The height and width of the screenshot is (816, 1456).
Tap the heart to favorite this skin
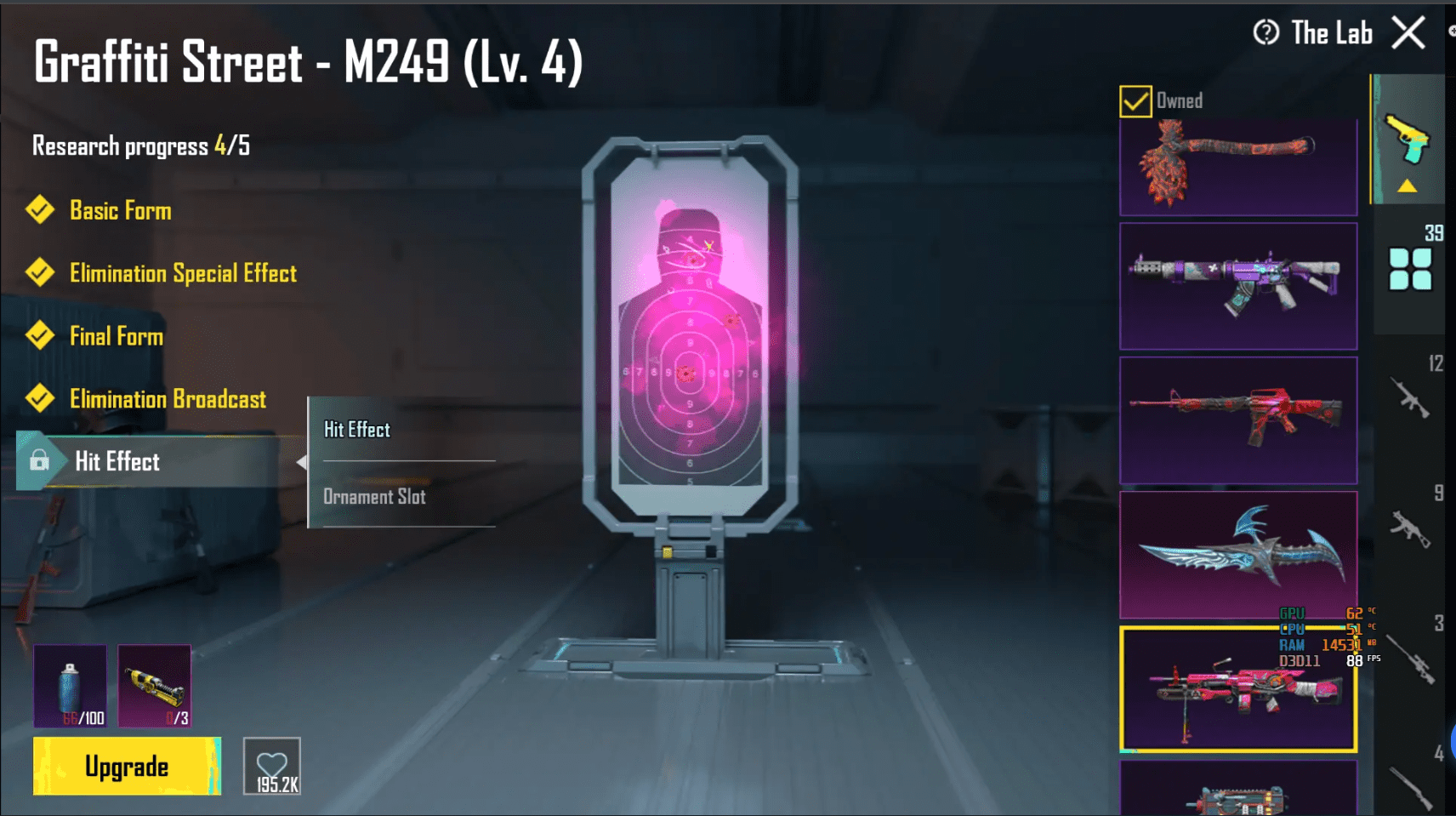coord(271,765)
